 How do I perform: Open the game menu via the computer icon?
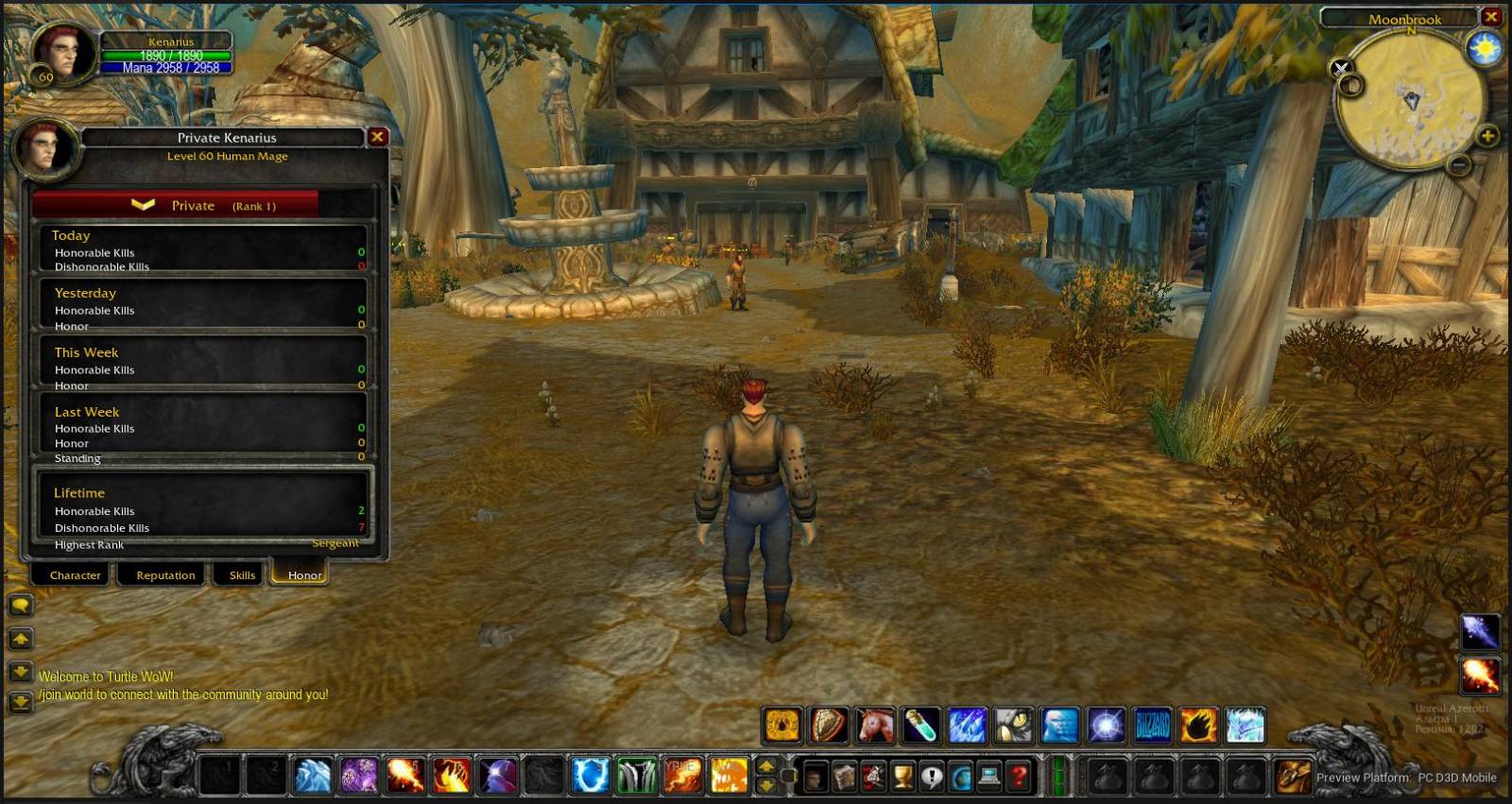tap(988, 777)
